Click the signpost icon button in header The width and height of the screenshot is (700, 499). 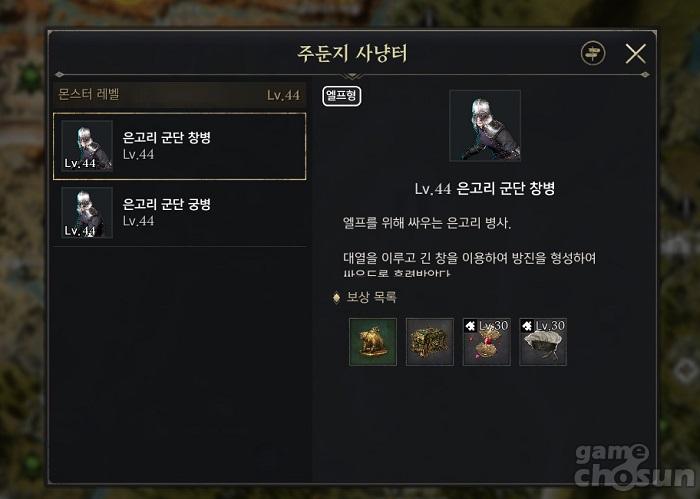[593, 54]
